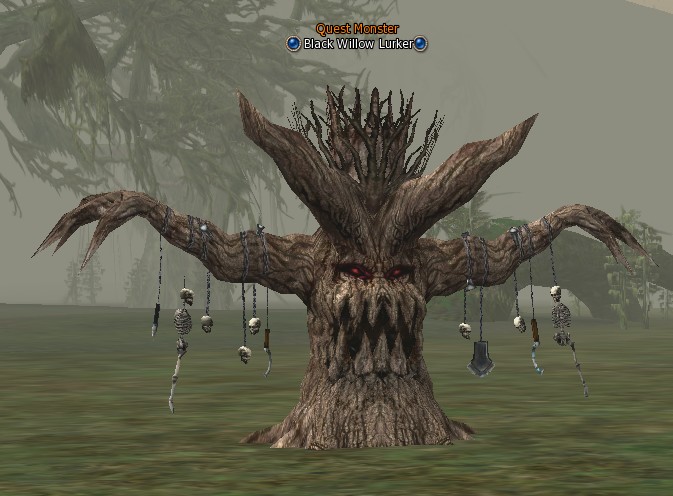Select the Black Willow Lurker nameplate
This screenshot has height=496, width=673.
(x=357, y=44)
